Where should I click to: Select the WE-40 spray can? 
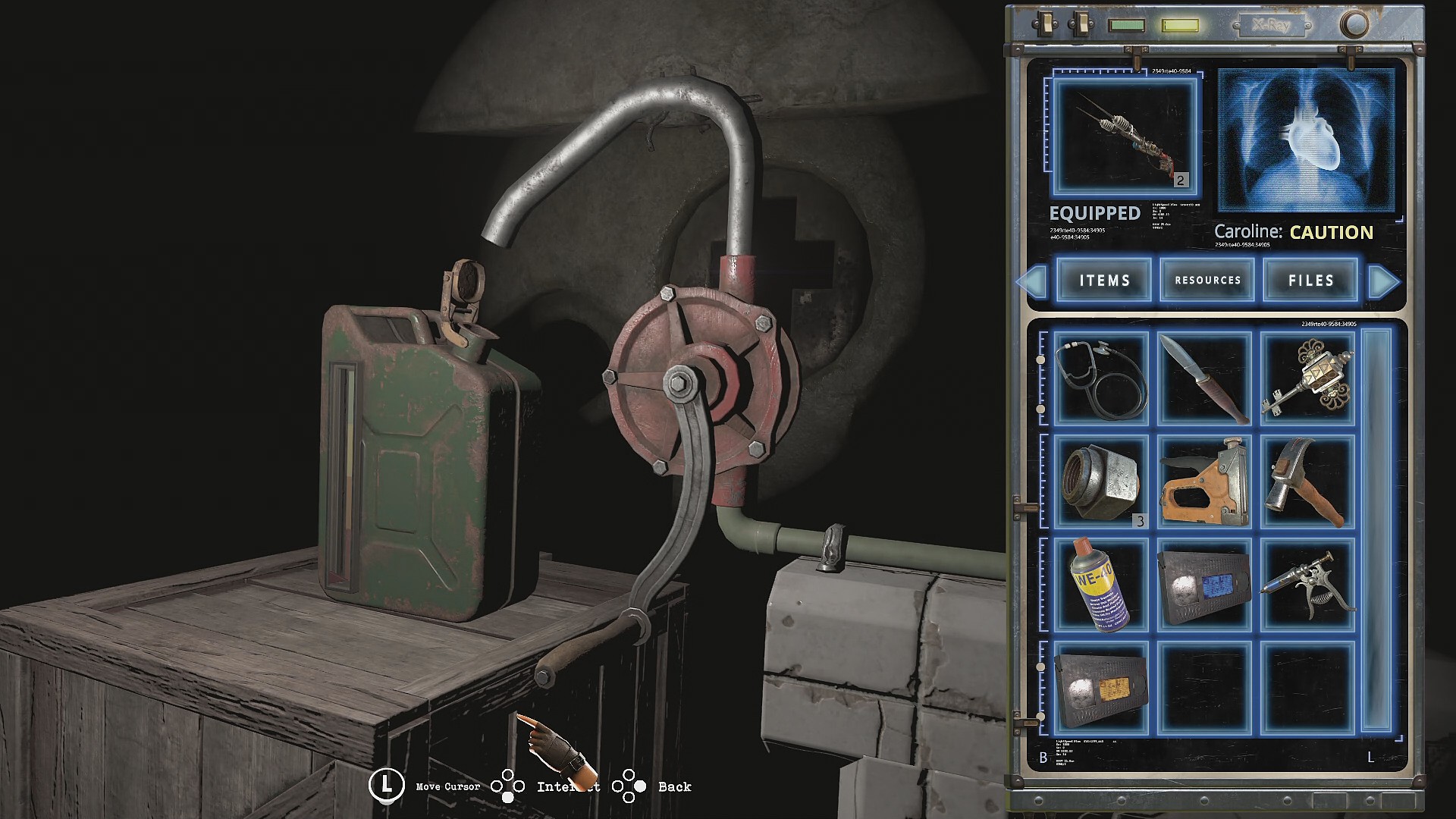point(1100,585)
